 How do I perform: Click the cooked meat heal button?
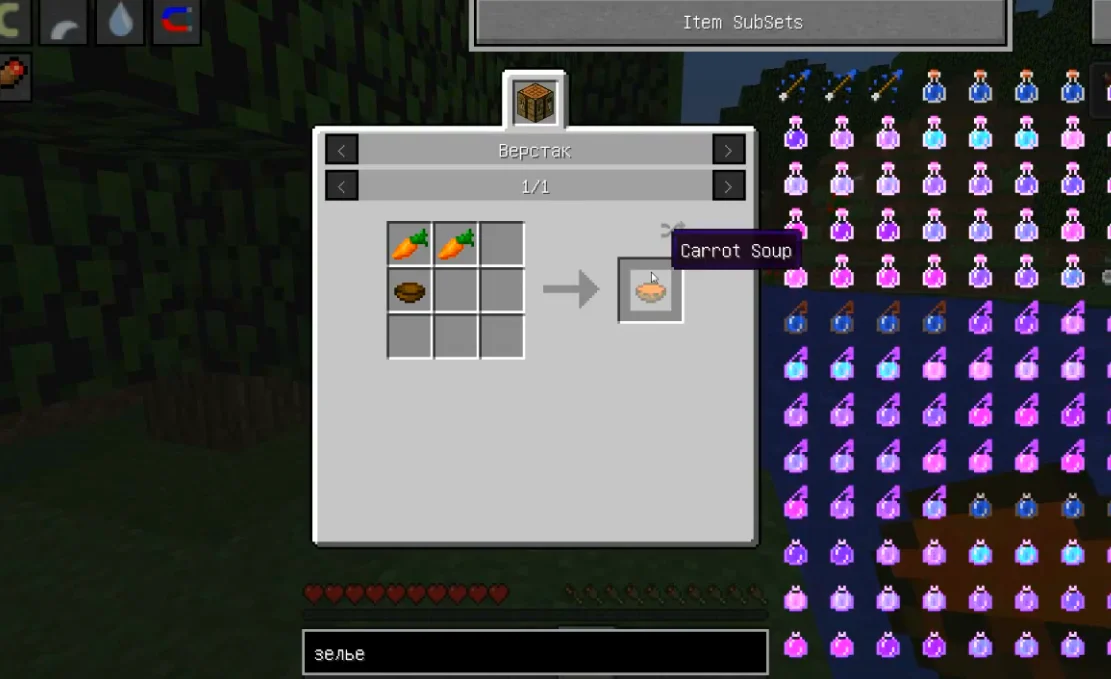[12, 77]
